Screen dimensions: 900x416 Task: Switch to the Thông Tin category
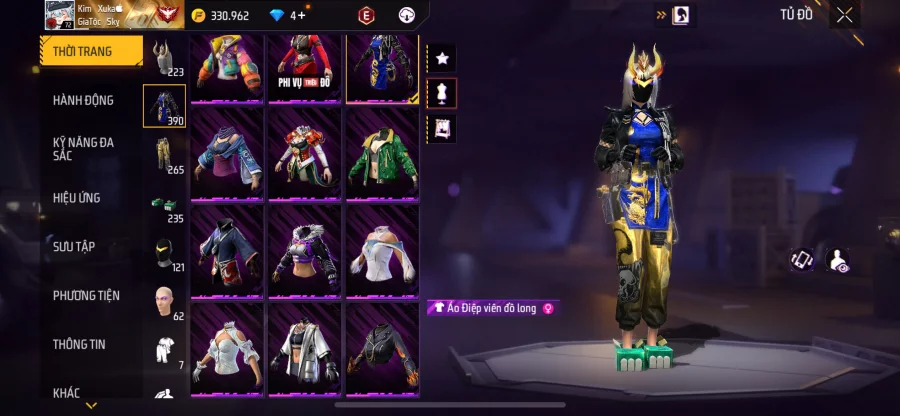(80, 344)
